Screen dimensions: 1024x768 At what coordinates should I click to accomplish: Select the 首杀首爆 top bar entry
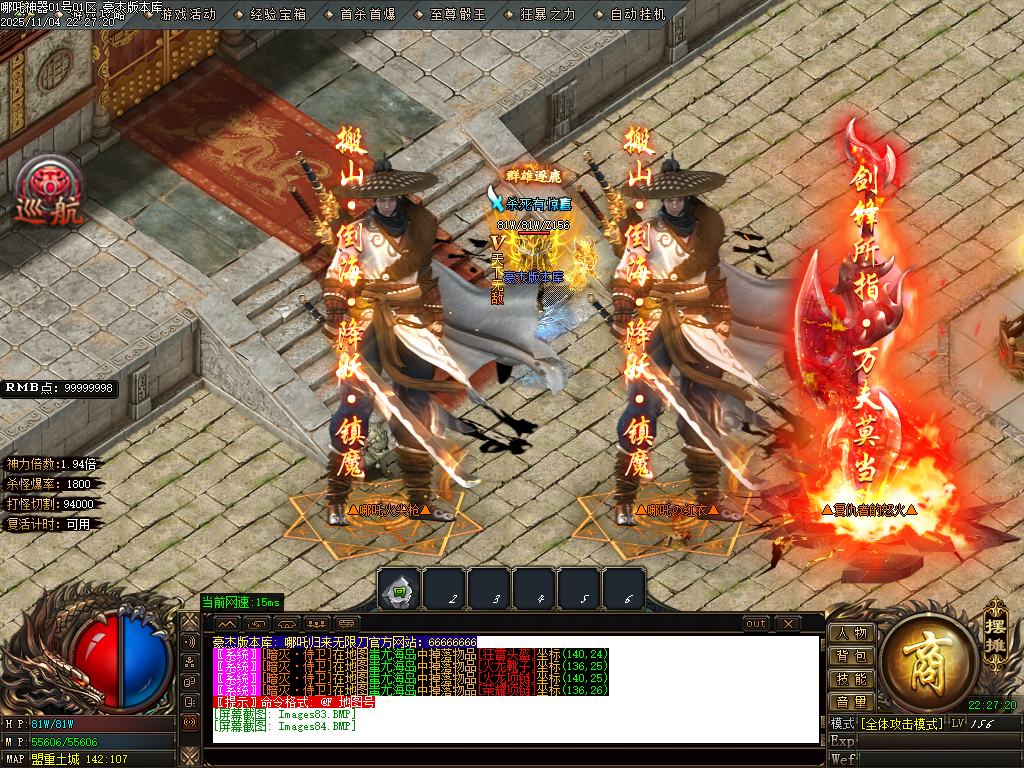tap(367, 15)
